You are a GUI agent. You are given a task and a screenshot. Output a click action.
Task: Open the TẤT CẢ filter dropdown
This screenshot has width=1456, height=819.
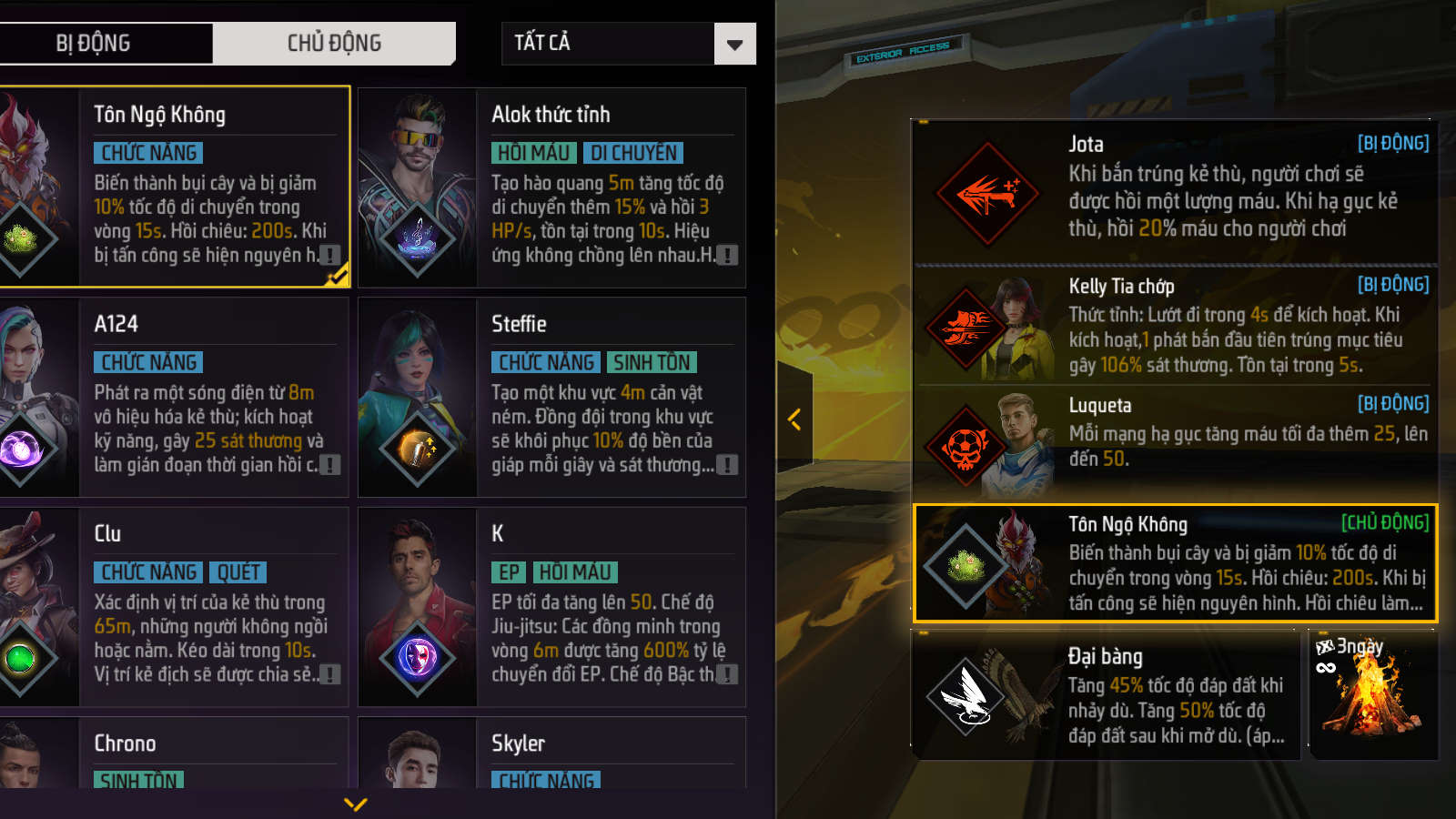pyautogui.click(x=628, y=43)
